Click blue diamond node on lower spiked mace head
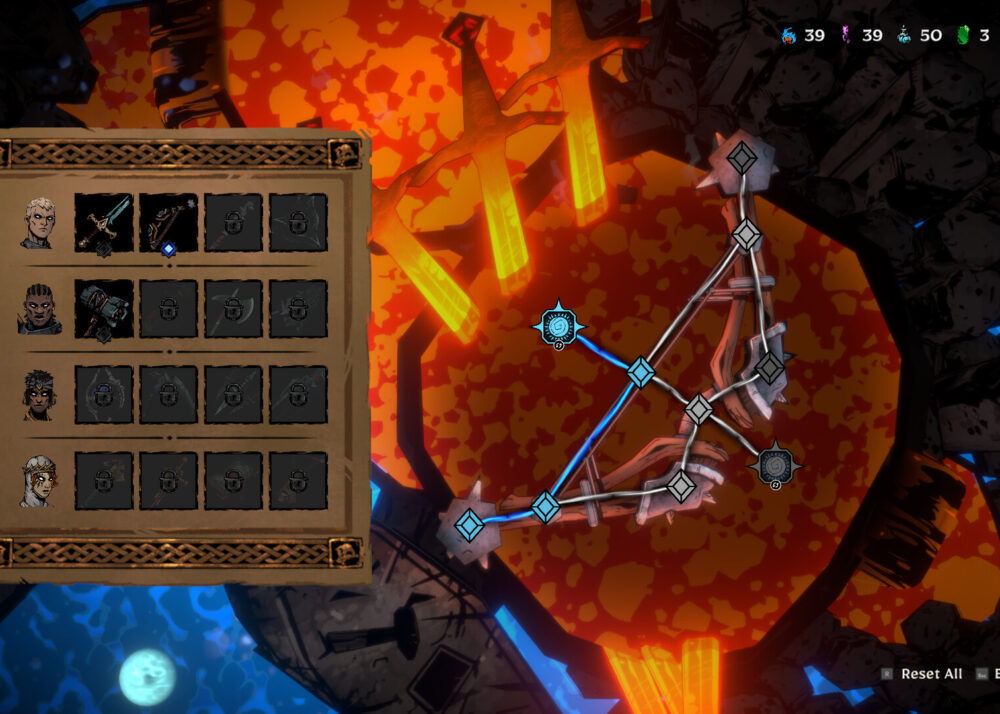Image resolution: width=1000 pixels, height=714 pixels. 468,524
